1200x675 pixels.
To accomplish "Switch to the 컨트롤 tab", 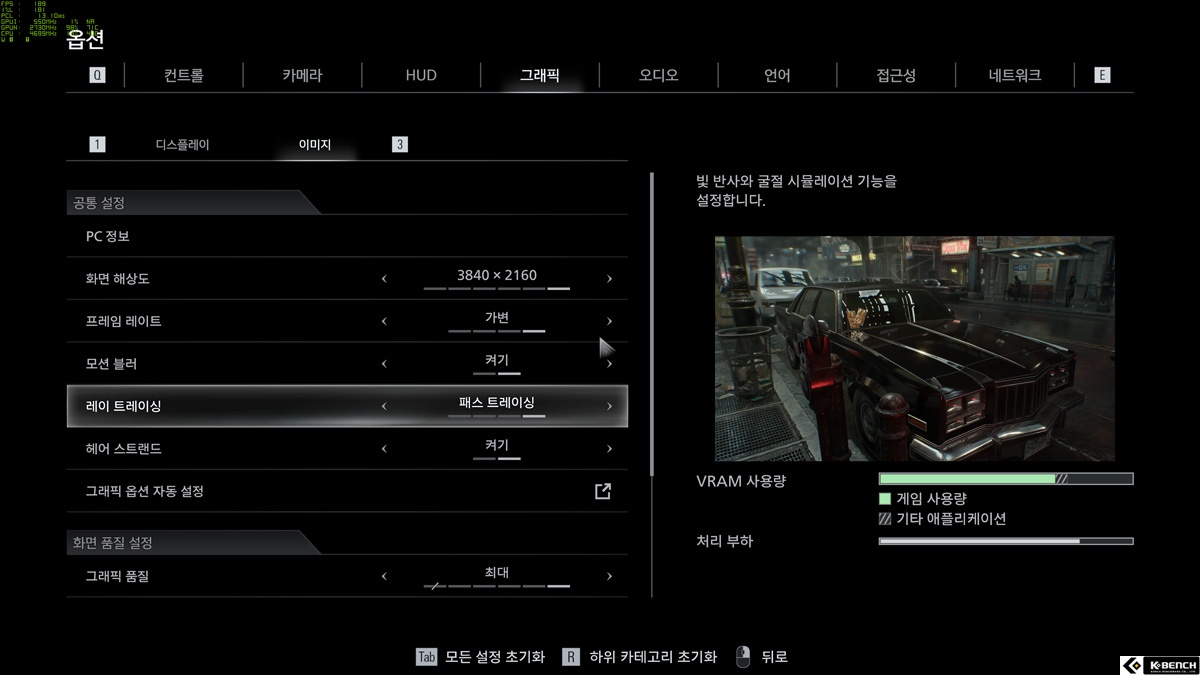I will [x=184, y=75].
